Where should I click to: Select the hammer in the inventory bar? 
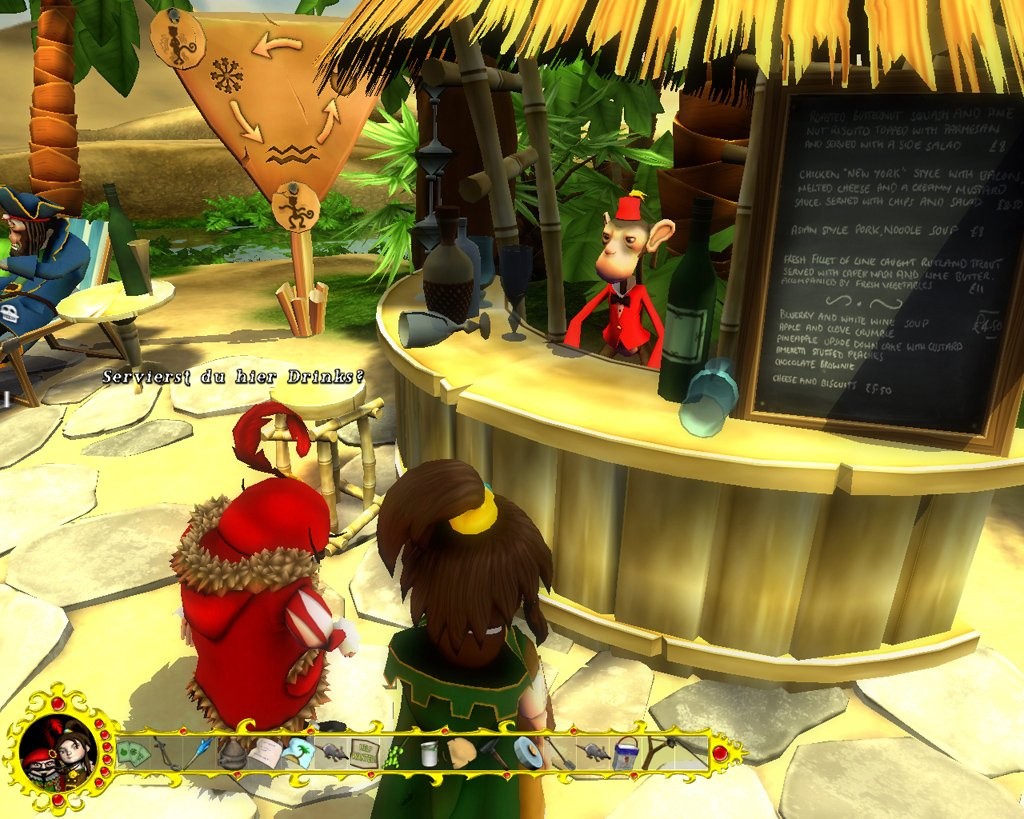pos(495,752)
